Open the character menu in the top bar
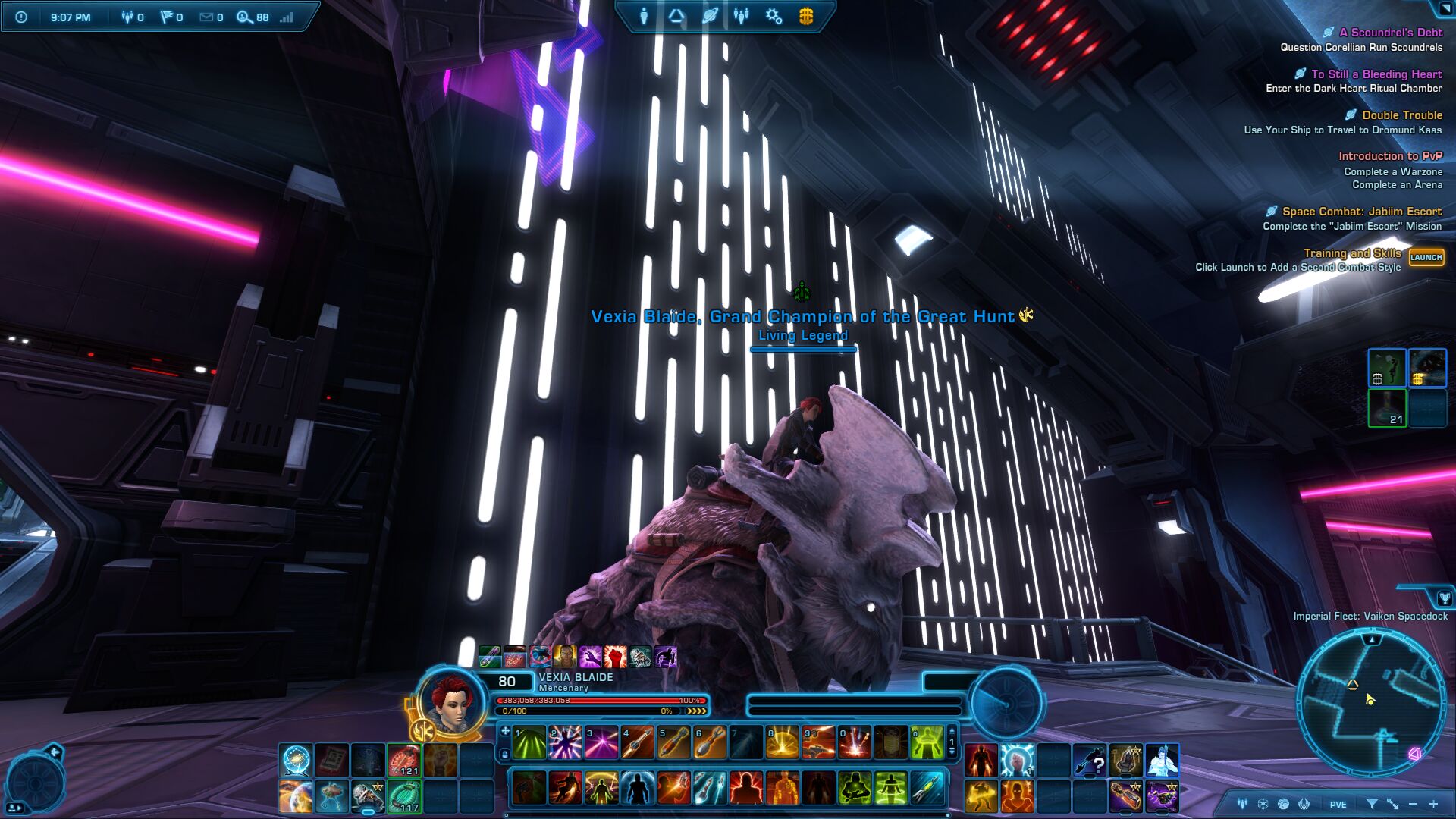The width and height of the screenshot is (1456, 819). click(x=644, y=16)
